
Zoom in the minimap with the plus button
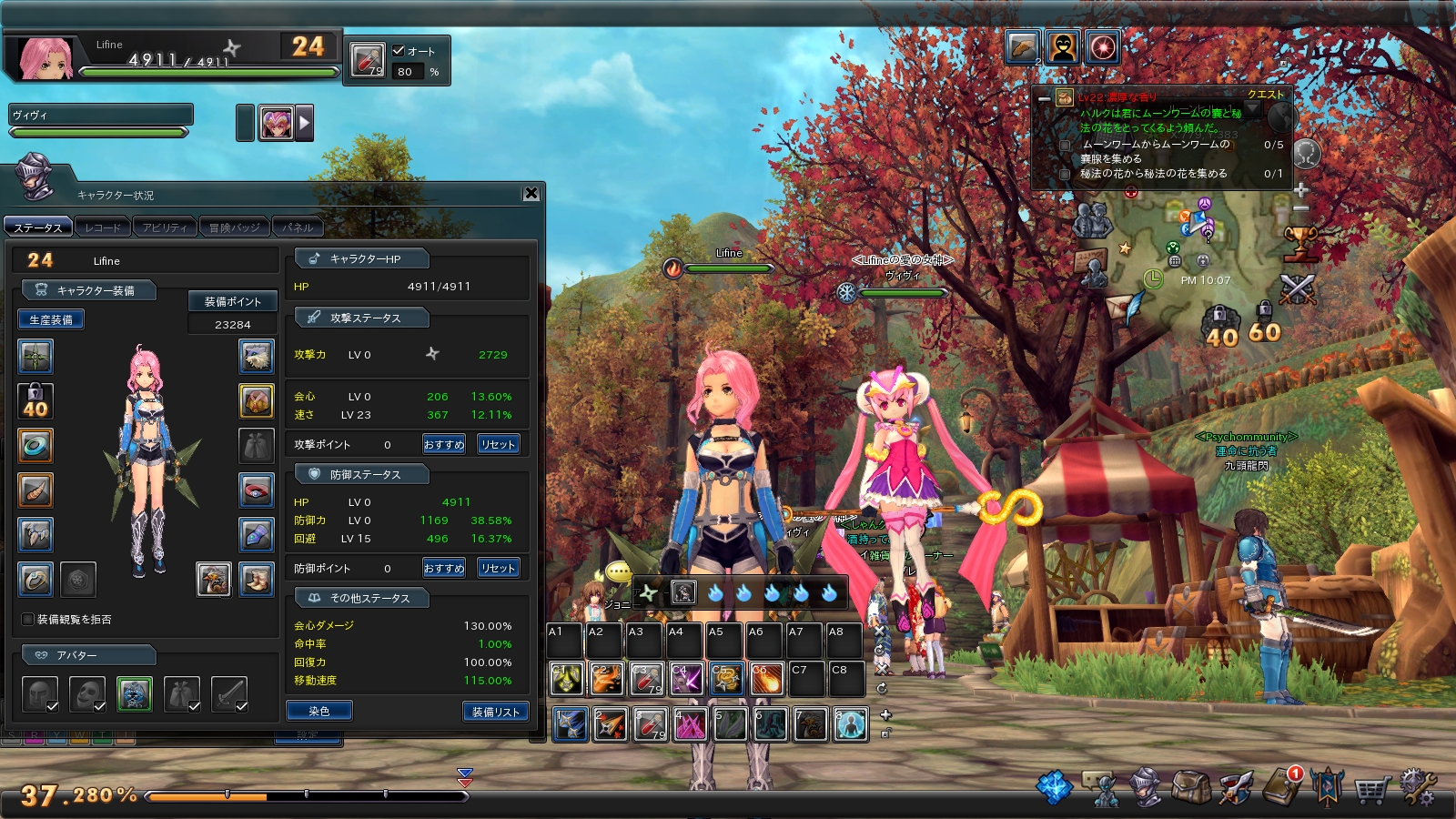coord(1301,190)
